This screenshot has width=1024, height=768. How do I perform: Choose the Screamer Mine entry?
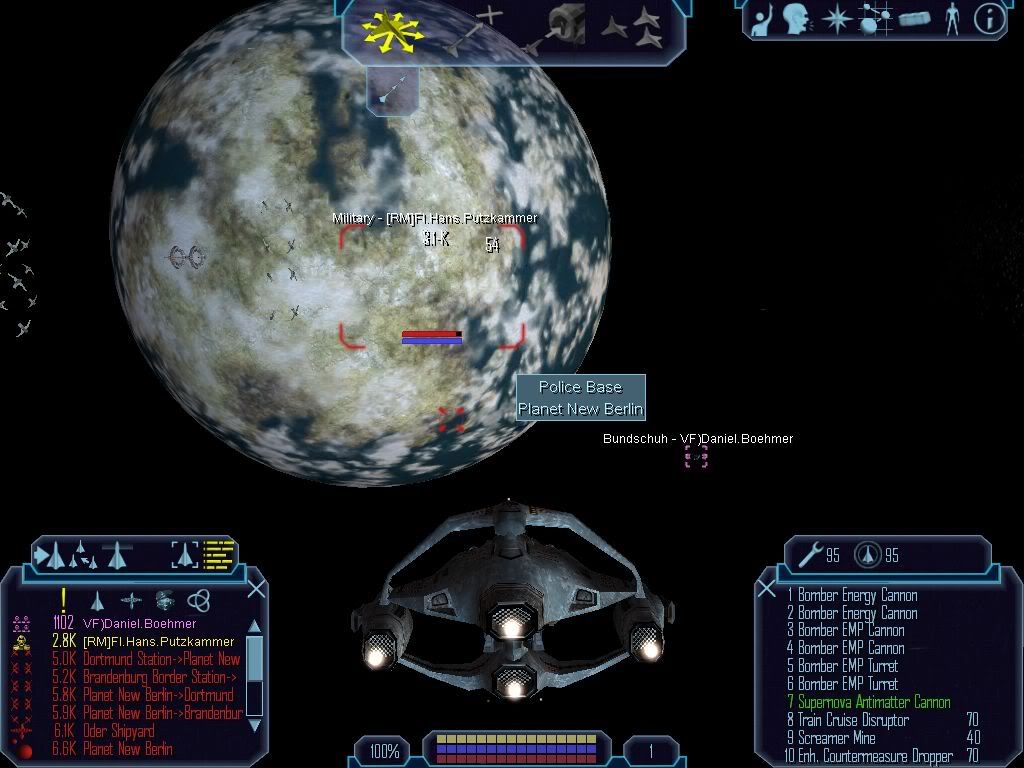pos(836,738)
